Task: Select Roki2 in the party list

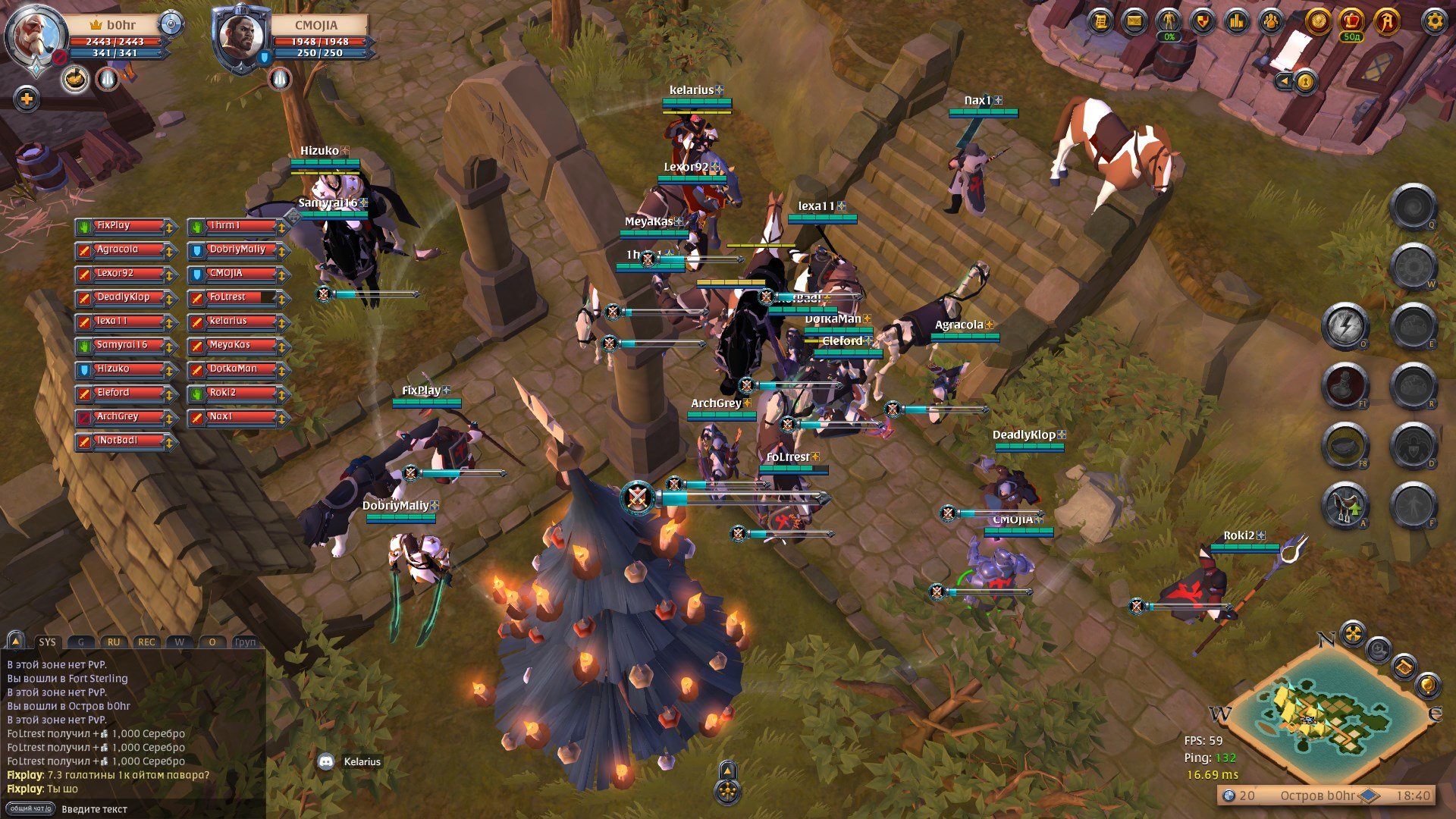Action: point(239,393)
